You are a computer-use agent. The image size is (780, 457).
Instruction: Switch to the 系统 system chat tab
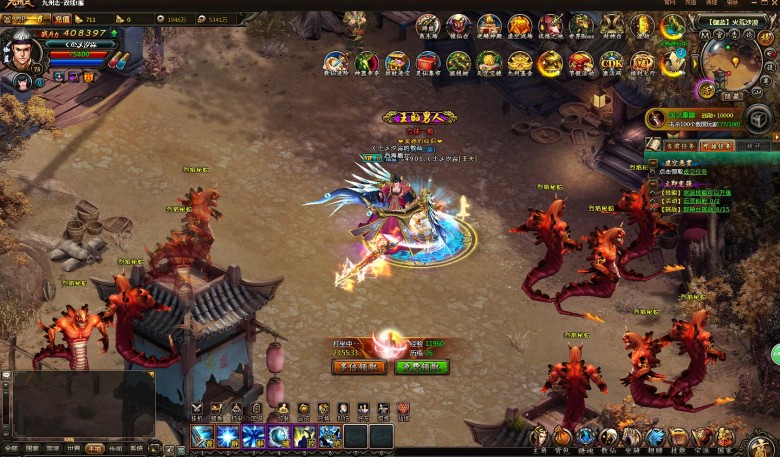click(136, 449)
